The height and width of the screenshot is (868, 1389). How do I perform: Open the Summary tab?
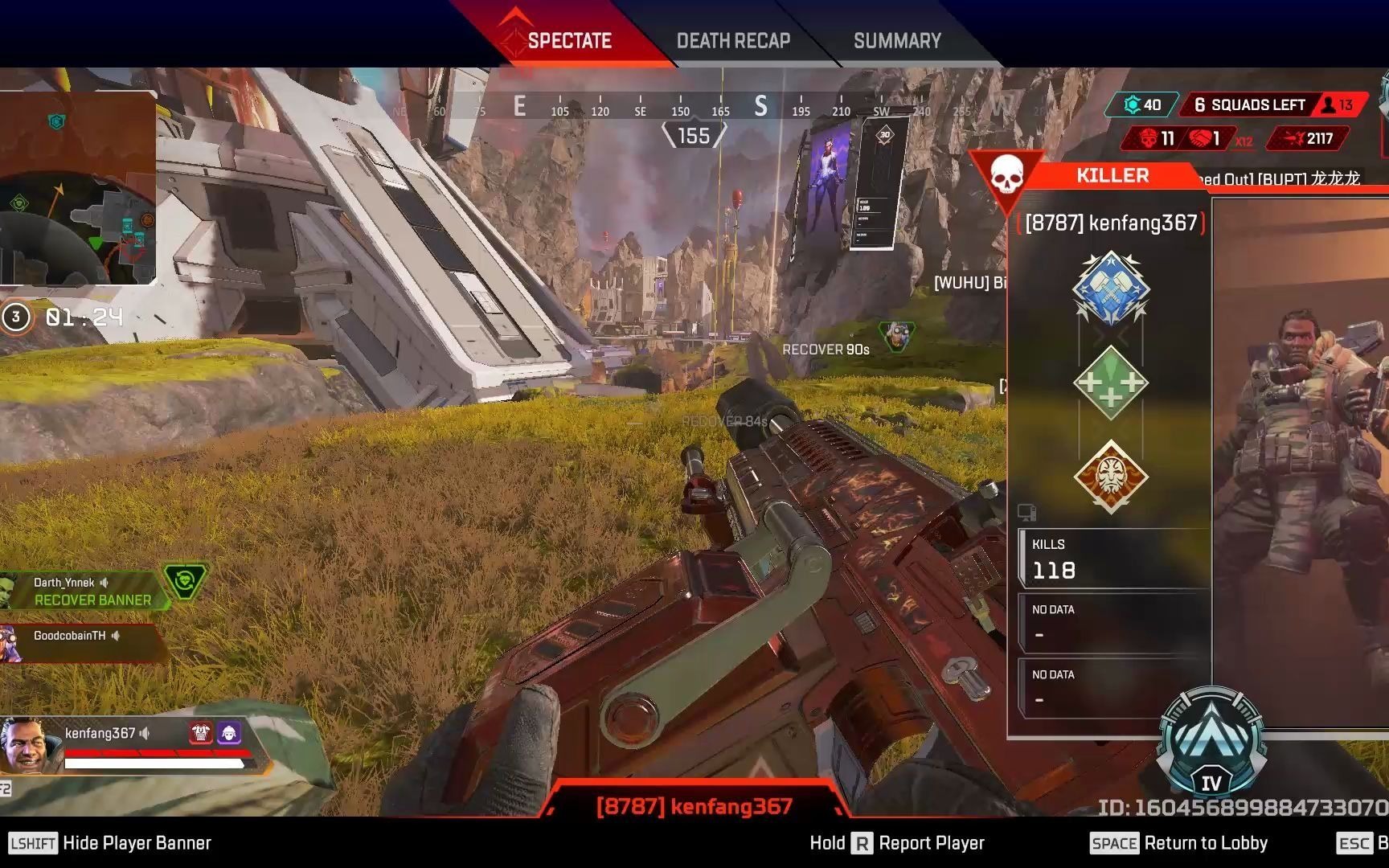pyautogui.click(x=897, y=41)
